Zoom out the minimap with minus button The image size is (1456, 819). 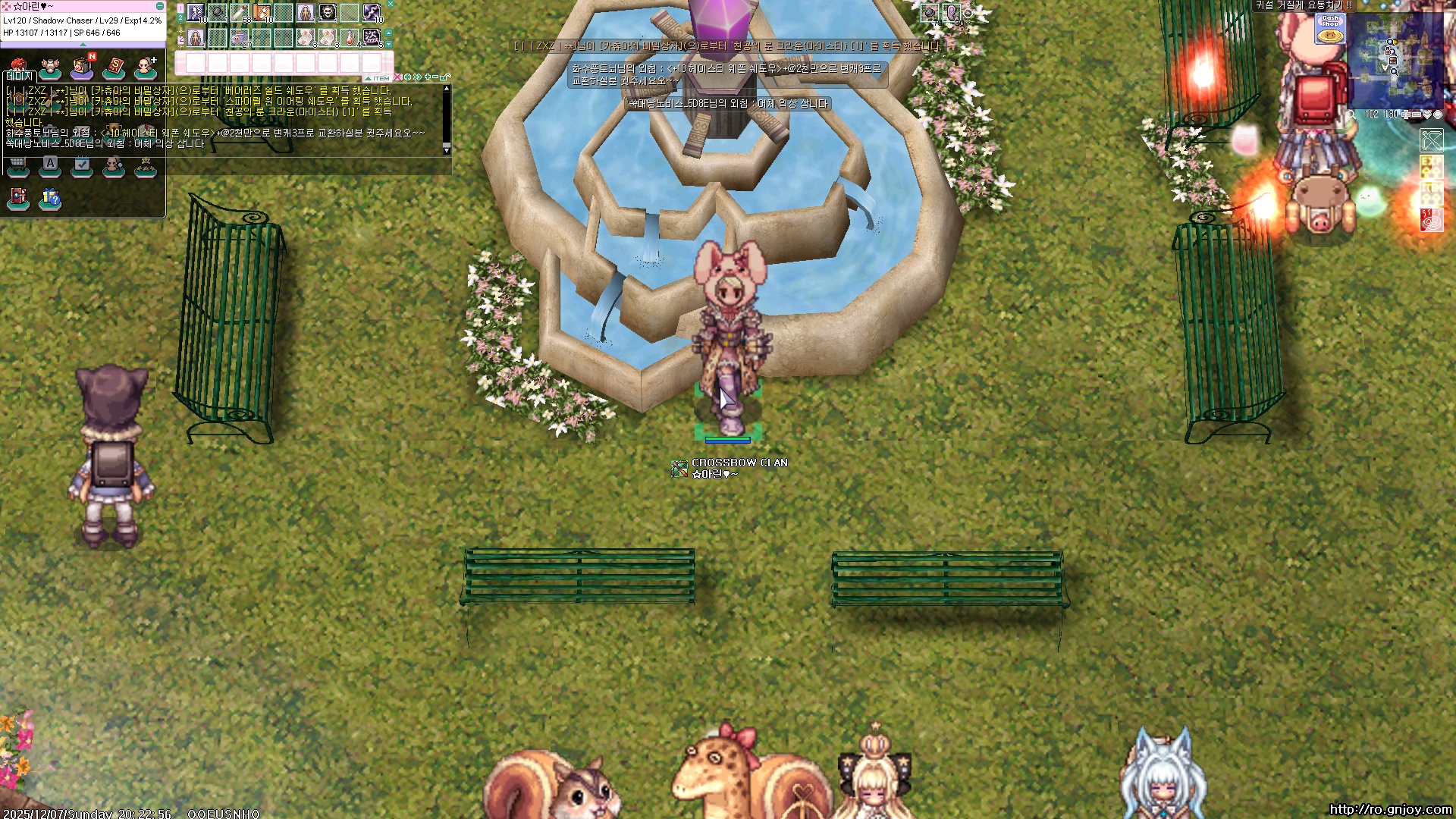pyautogui.click(x=1416, y=115)
